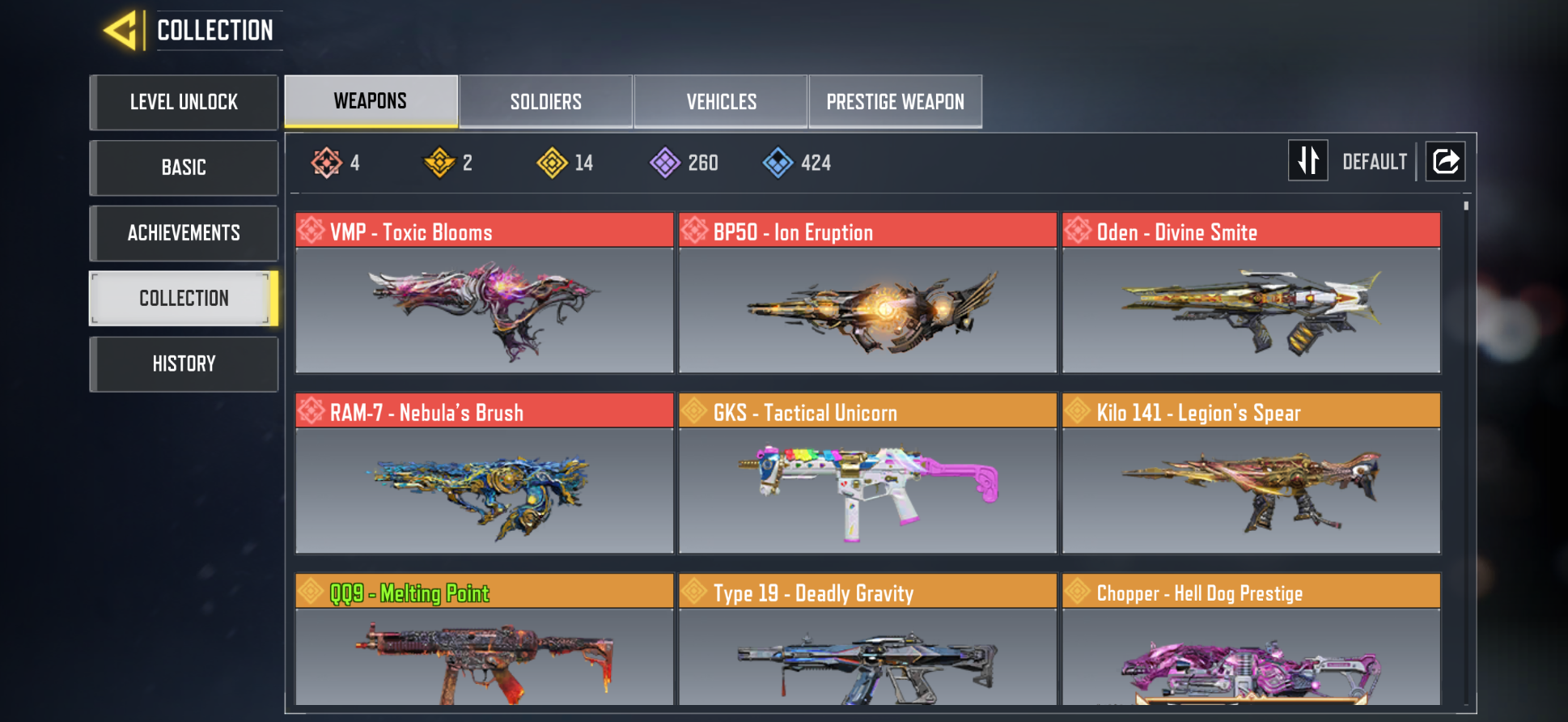
Task: Switch to the VEHICLES tab
Action: pyautogui.click(x=720, y=101)
